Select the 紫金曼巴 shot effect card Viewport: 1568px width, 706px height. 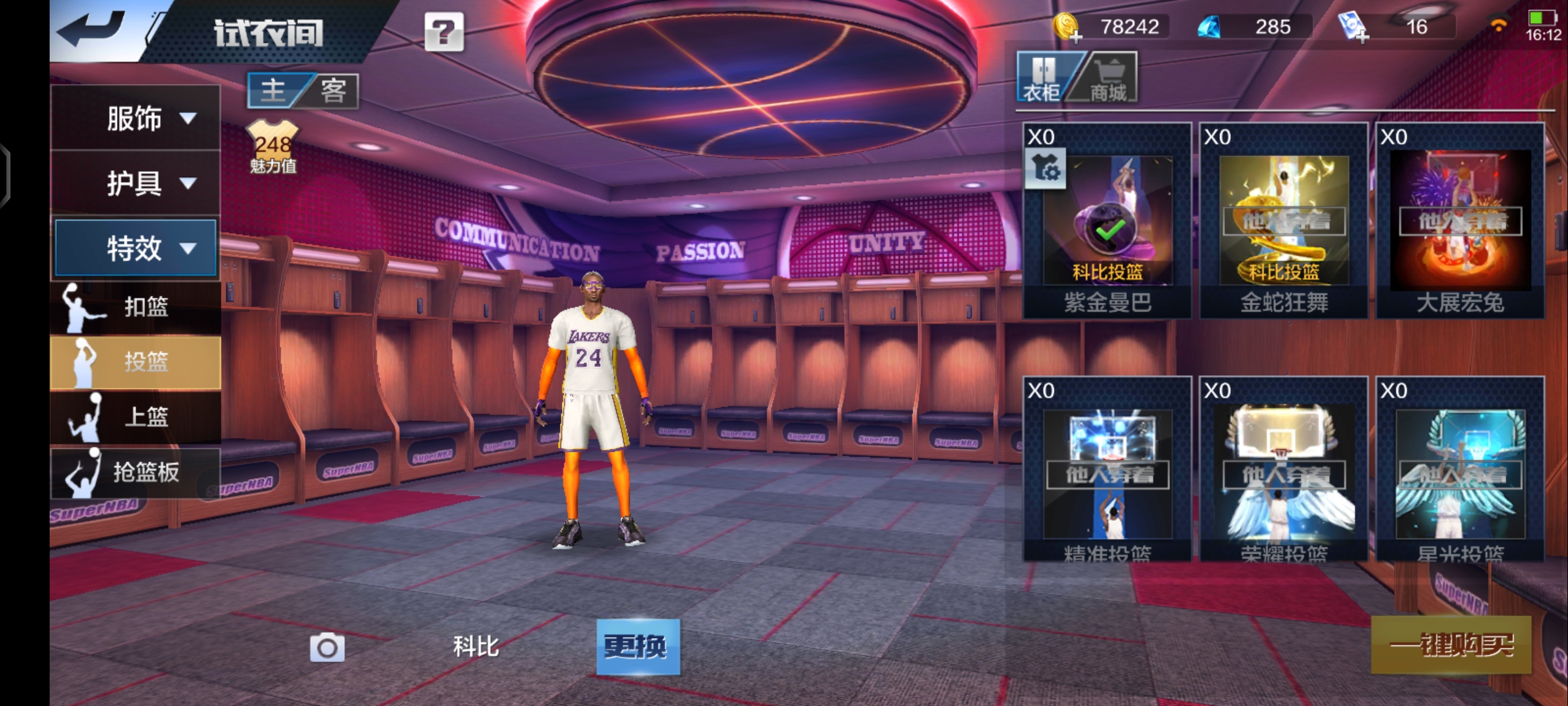tap(1107, 221)
